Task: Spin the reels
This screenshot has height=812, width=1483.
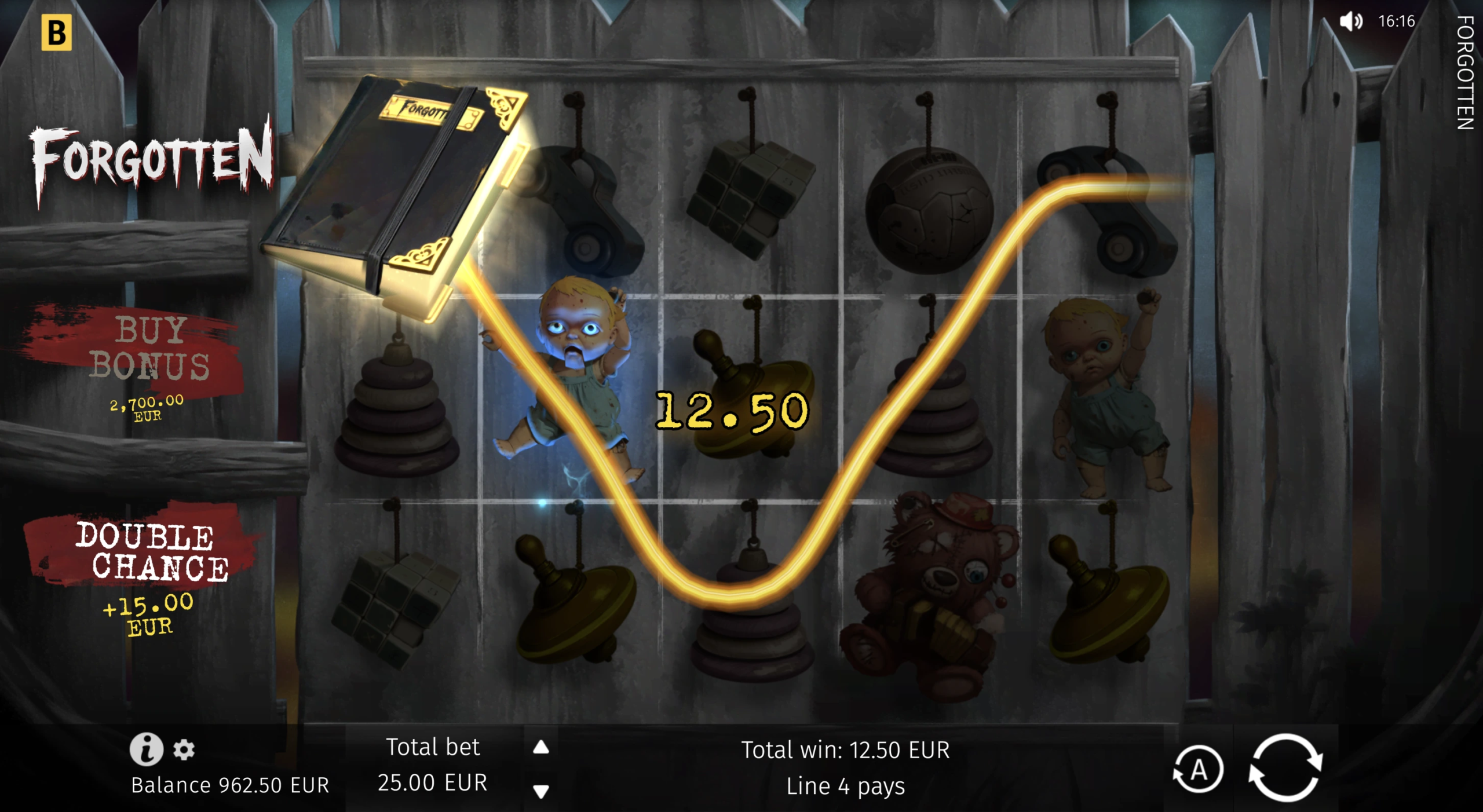Action: point(1285,768)
